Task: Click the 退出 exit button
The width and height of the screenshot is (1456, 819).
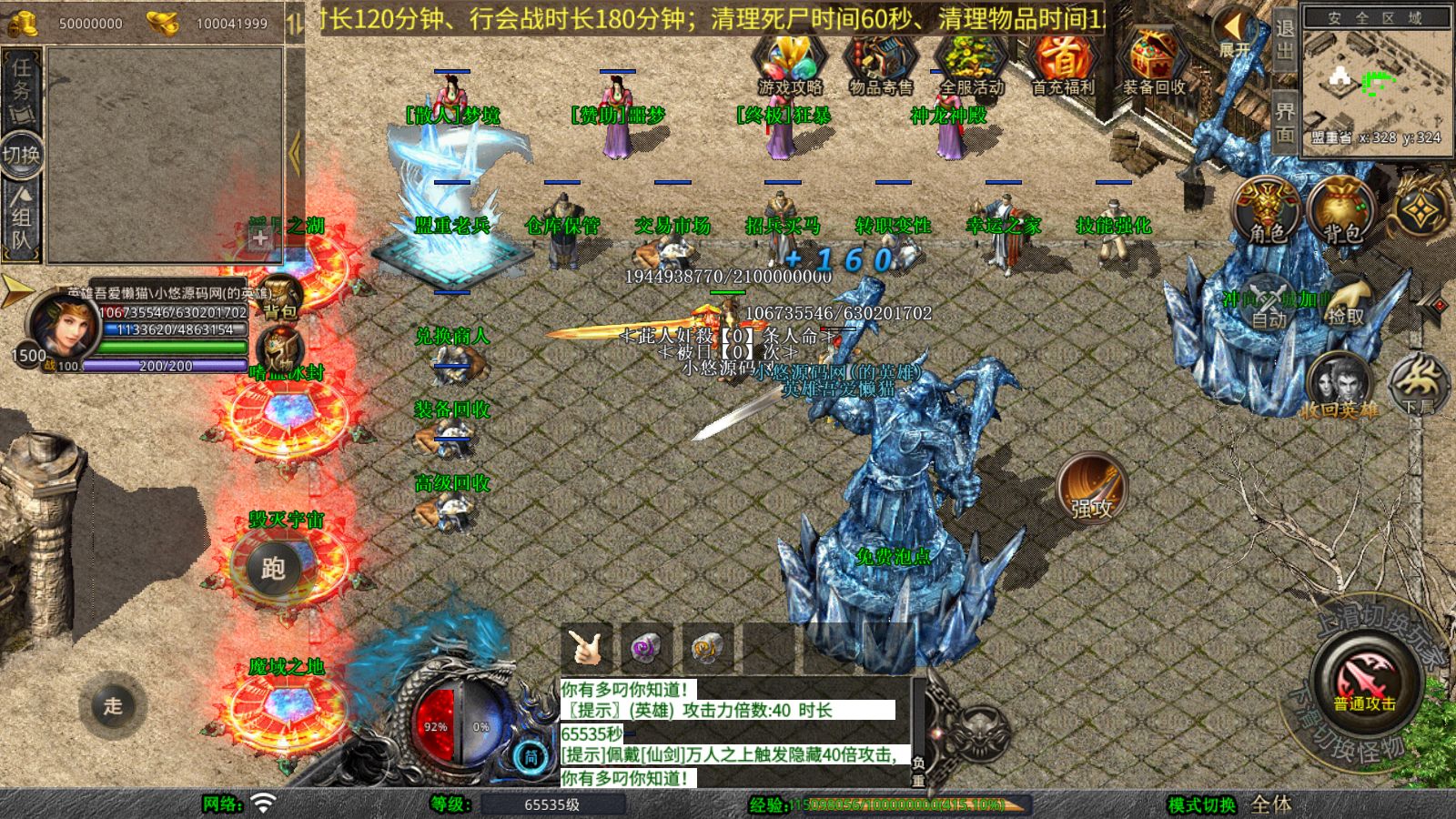Action: click(1284, 38)
